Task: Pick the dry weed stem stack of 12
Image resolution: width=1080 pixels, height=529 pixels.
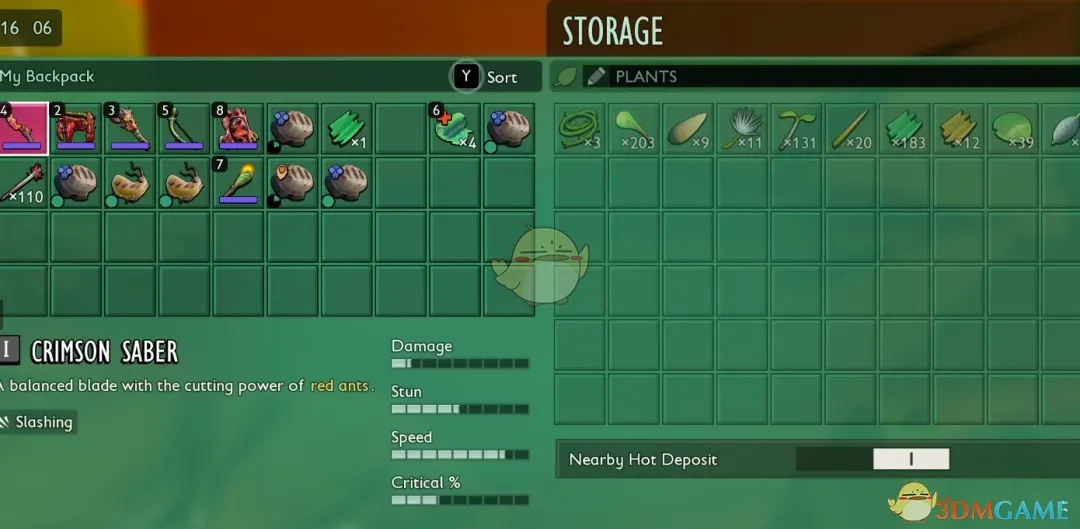Action: [958, 129]
